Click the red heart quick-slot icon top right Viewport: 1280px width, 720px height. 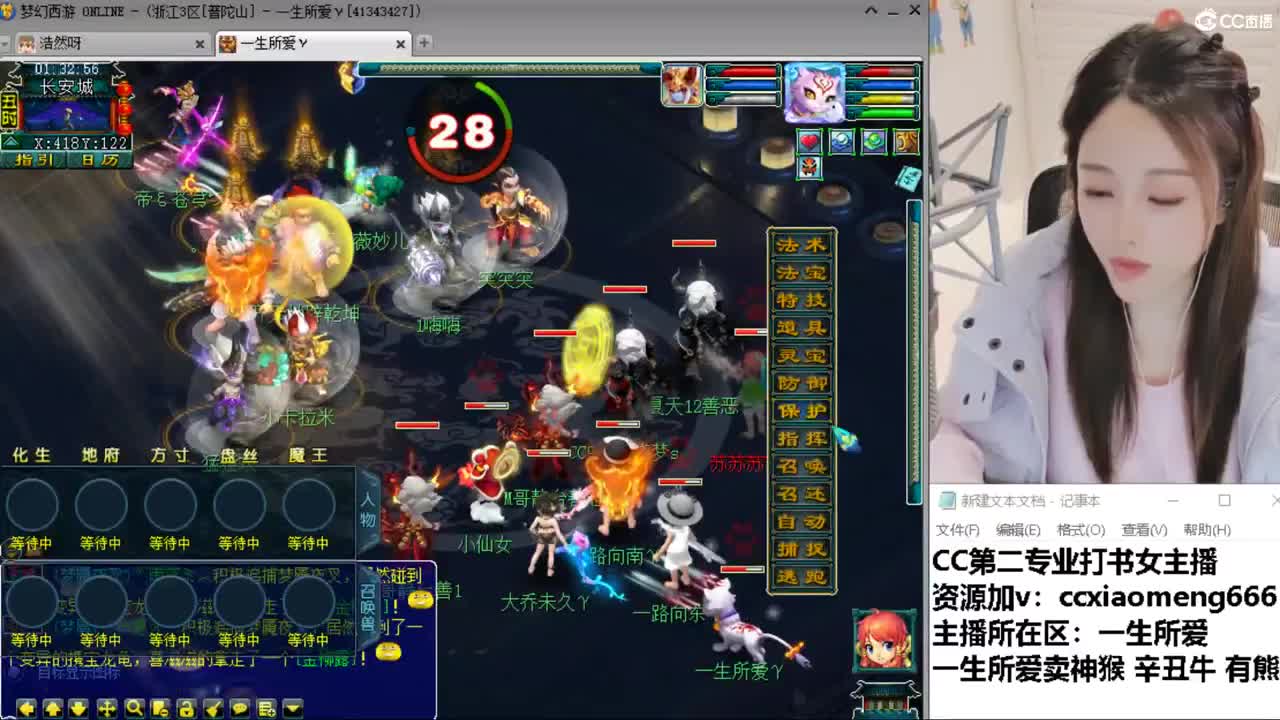(809, 142)
